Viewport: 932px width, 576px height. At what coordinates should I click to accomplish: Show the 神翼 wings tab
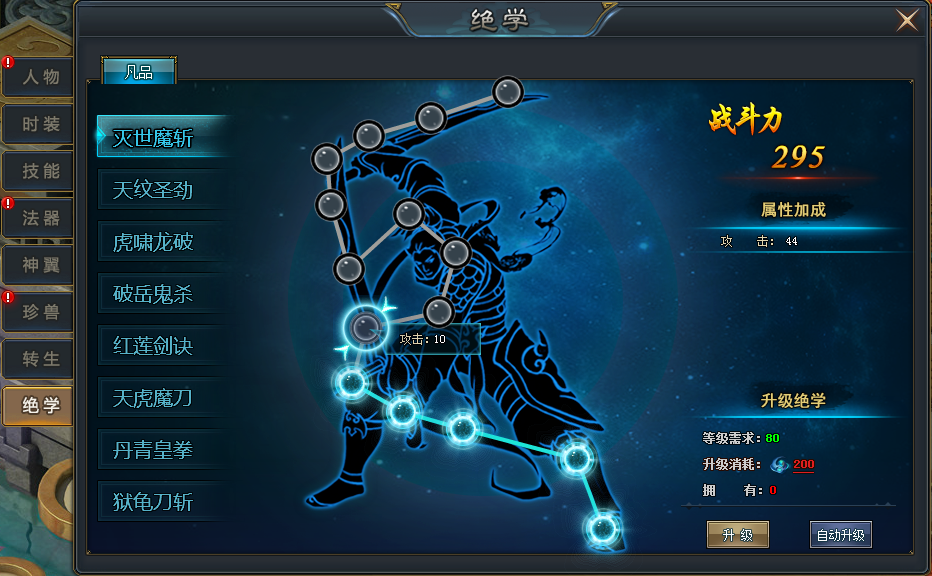[38, 265]
